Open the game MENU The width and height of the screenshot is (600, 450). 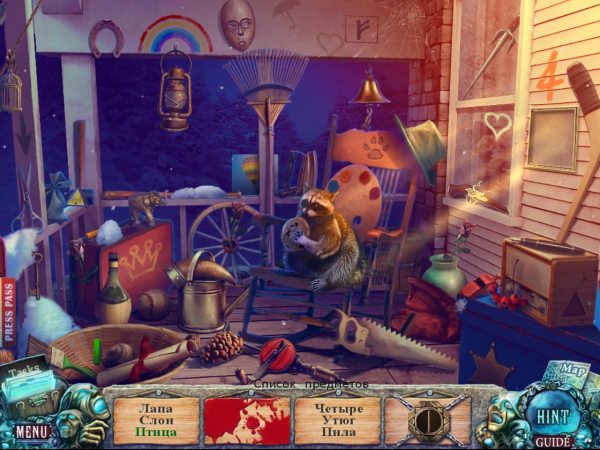31,432
